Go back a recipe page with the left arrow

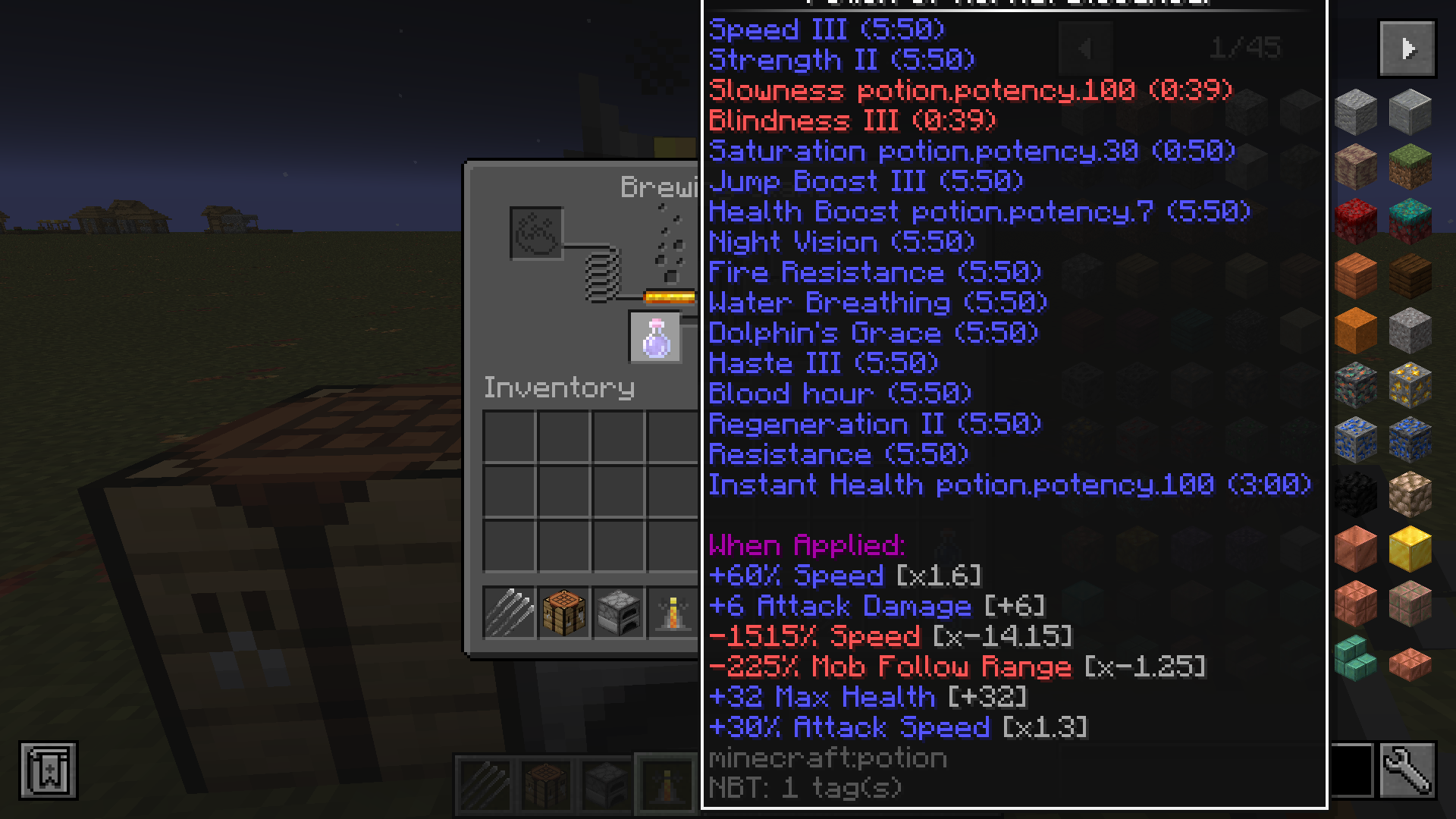(1087, 49)
